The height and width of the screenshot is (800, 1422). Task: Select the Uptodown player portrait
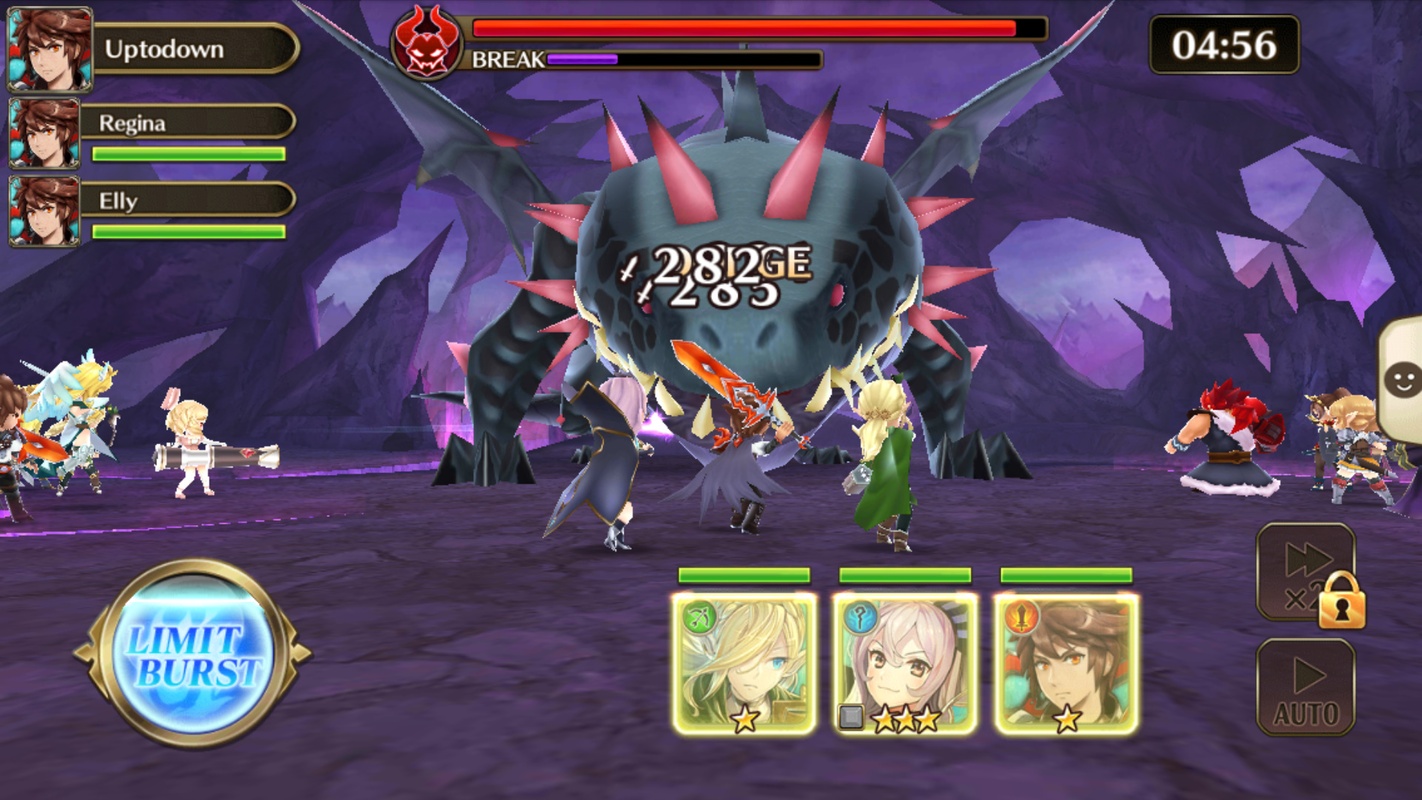tap(50, 49)
